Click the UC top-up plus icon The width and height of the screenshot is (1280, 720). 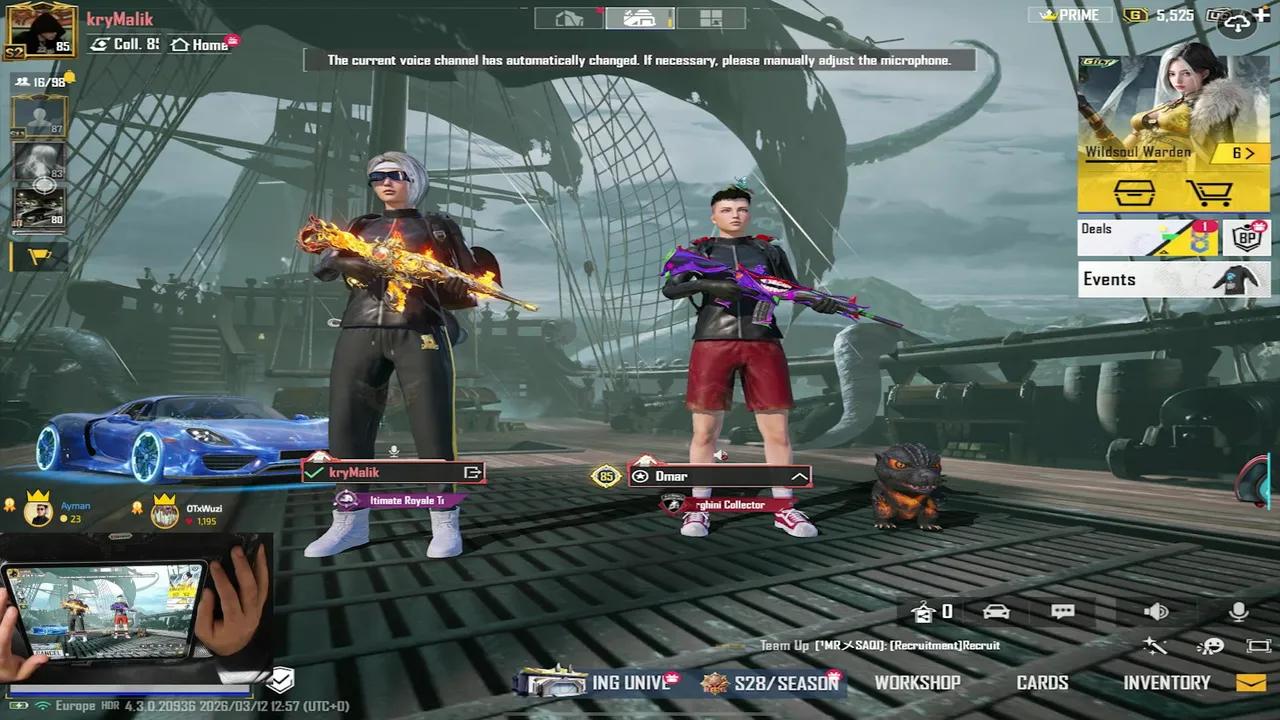[1263, 13]
